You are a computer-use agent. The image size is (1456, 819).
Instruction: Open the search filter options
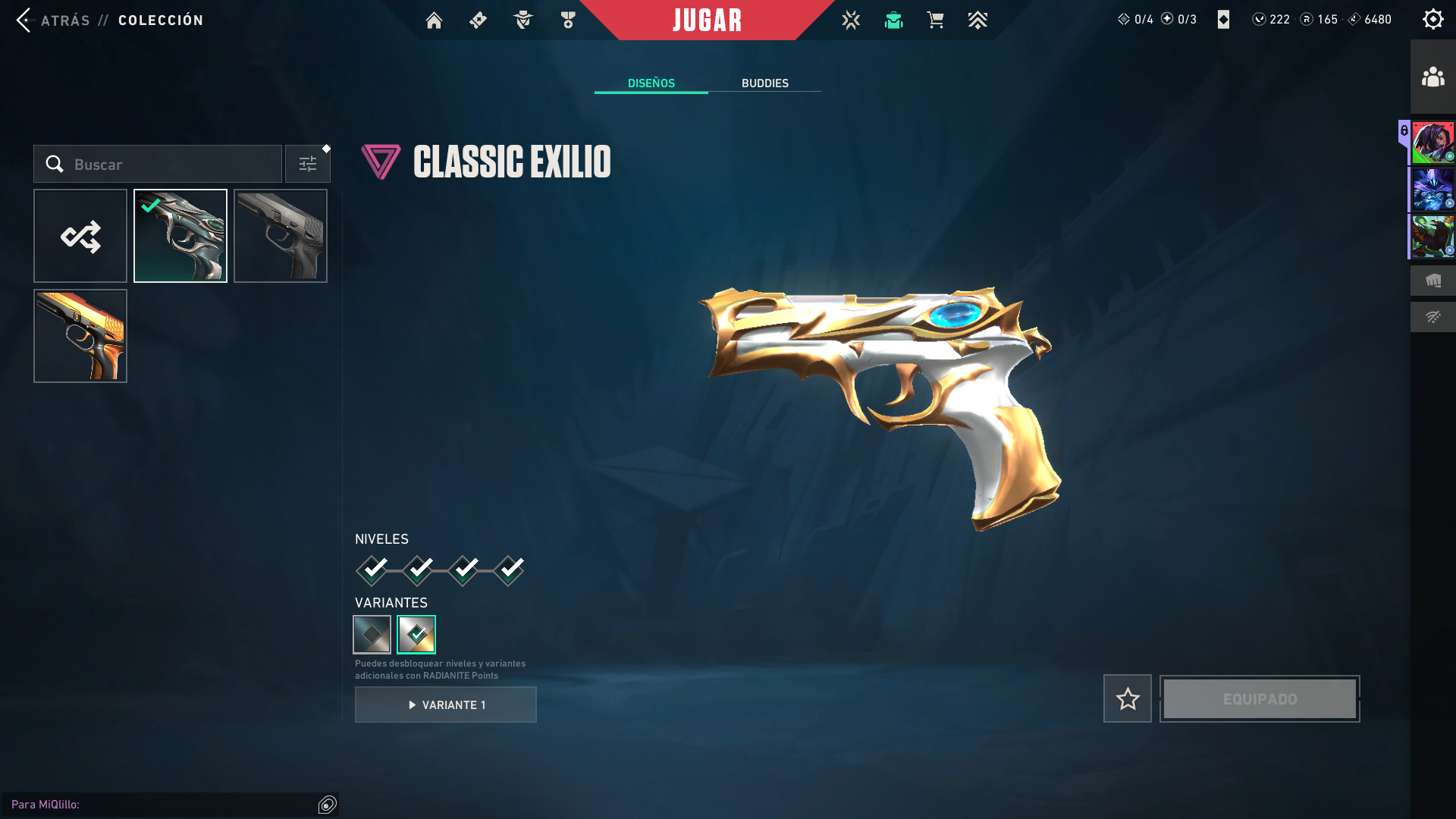tap(307, 163)
